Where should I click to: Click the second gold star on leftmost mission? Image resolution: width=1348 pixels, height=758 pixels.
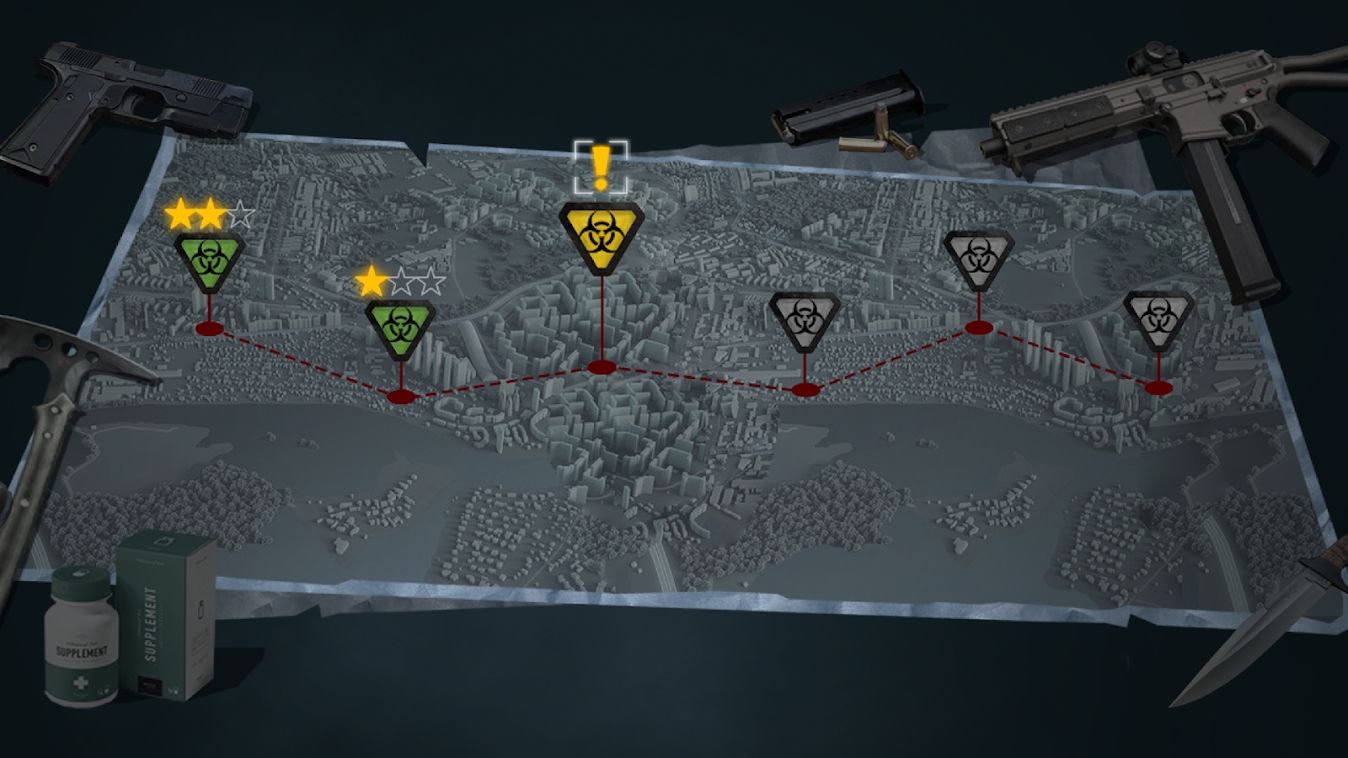click(210, 213)
